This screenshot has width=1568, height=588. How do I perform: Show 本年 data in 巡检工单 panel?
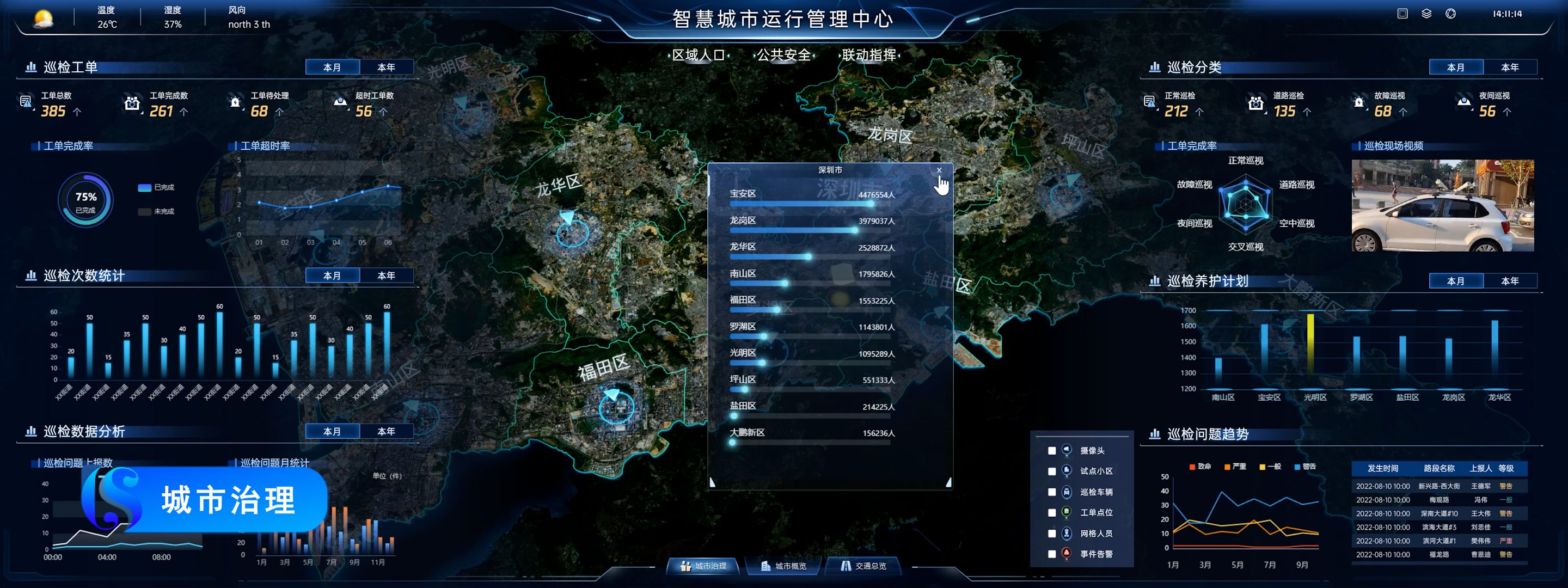386,68
